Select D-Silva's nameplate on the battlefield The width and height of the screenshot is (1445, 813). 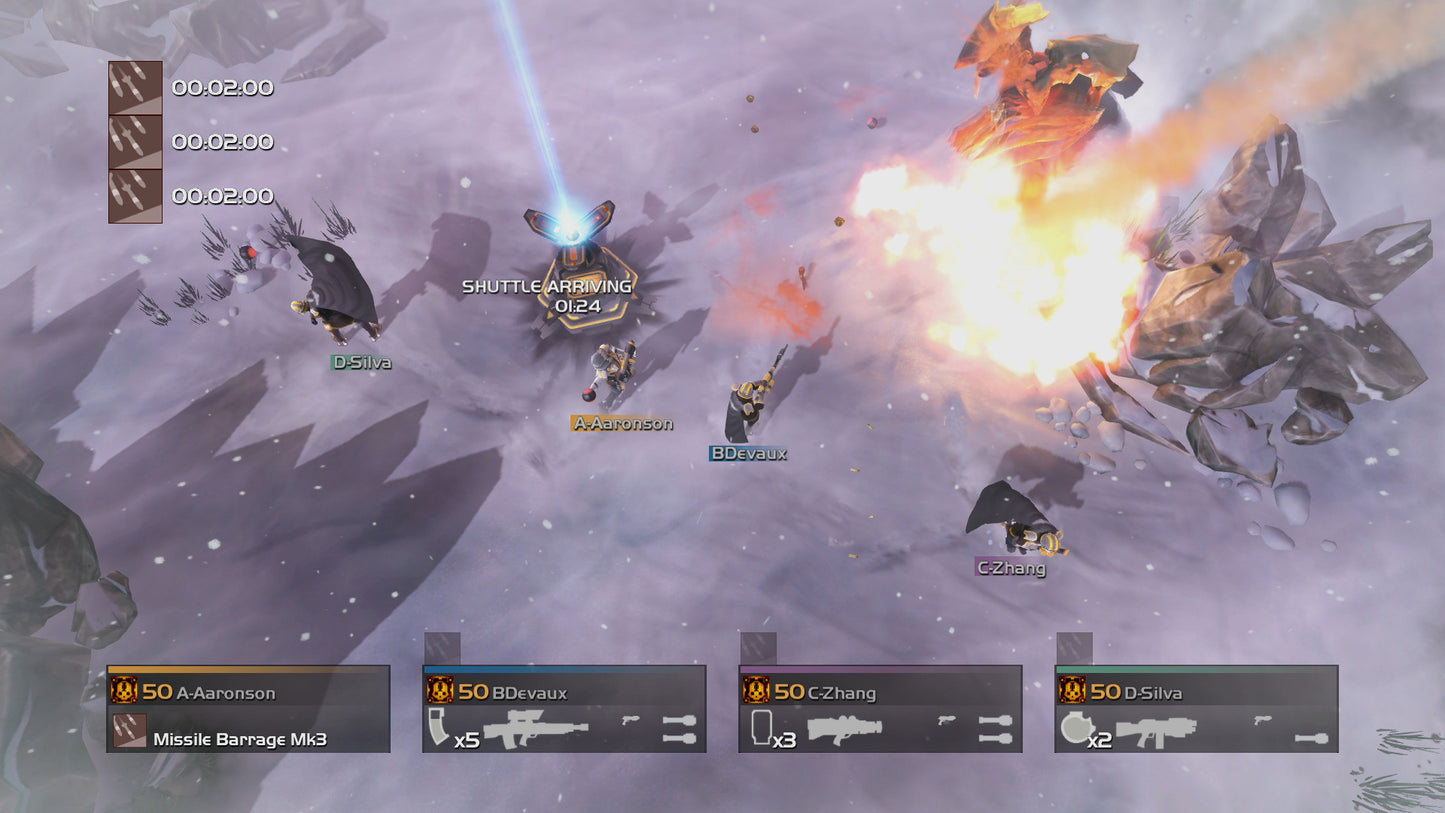[x=362, y=364]
